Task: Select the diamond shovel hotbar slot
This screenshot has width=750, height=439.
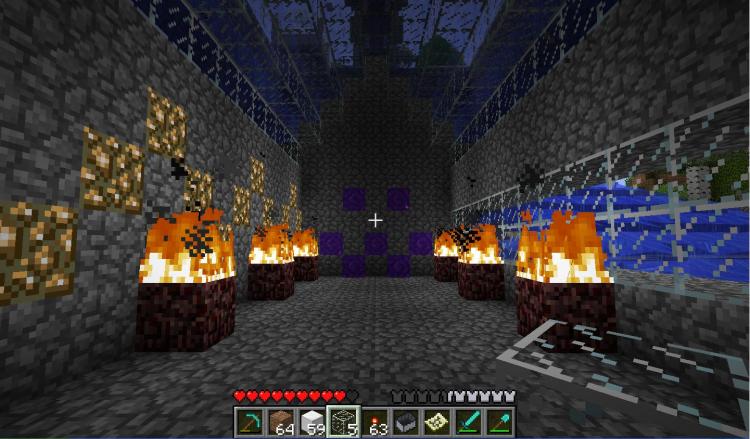Action: [499, 421]
